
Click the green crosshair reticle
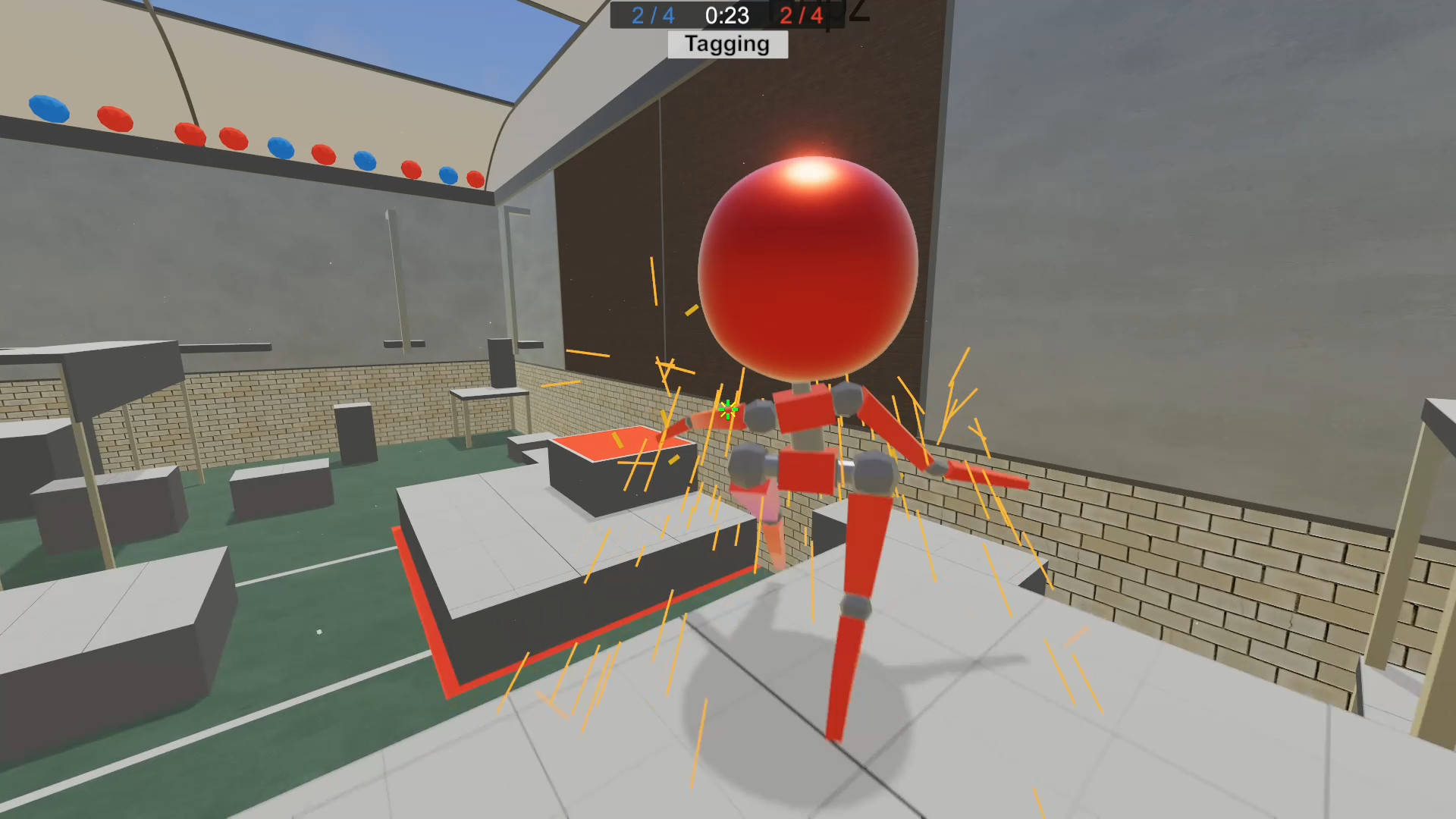point(727,409)
